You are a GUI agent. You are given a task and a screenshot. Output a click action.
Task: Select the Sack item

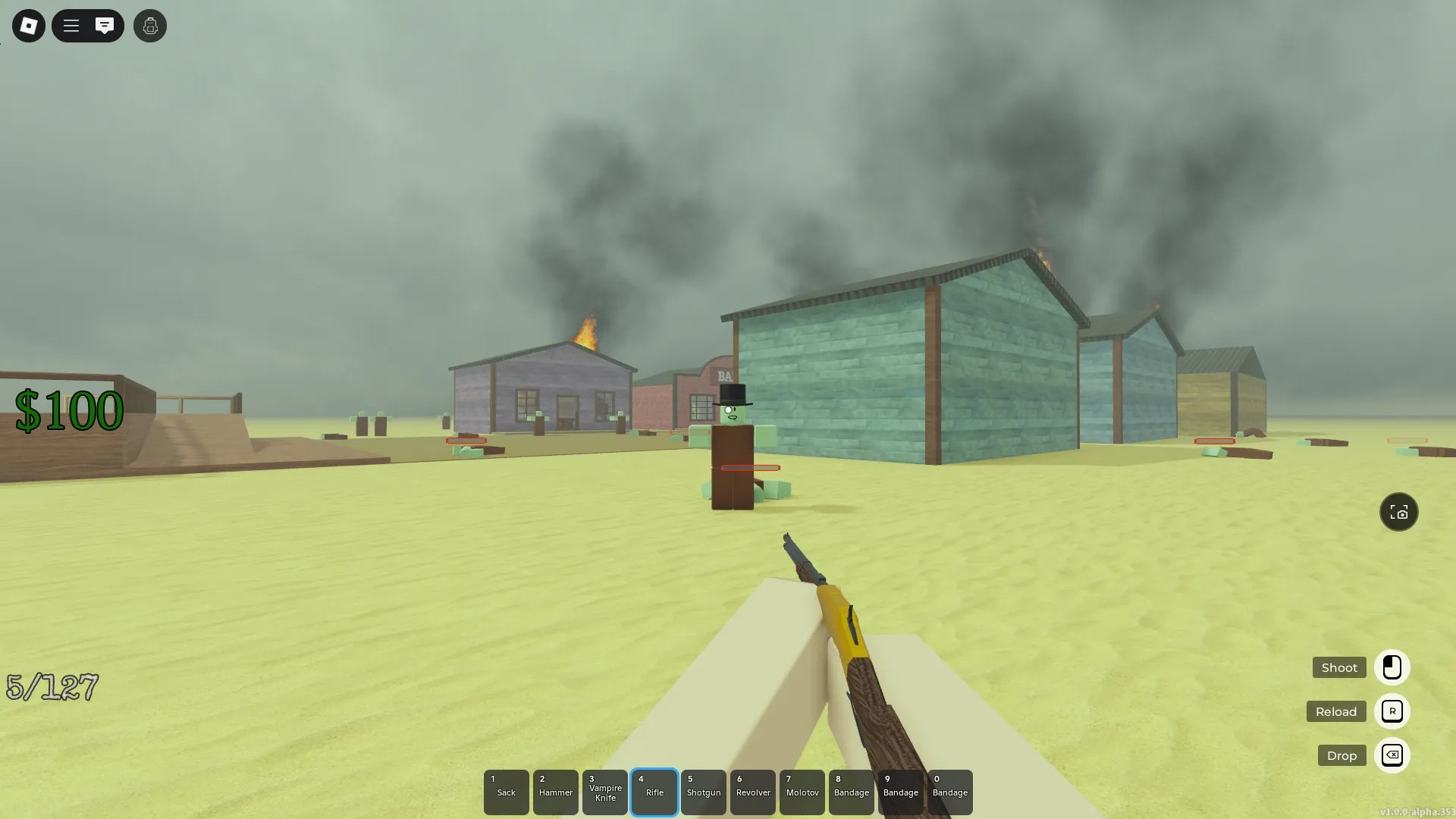pyautogui.click(x=506, y=792)
